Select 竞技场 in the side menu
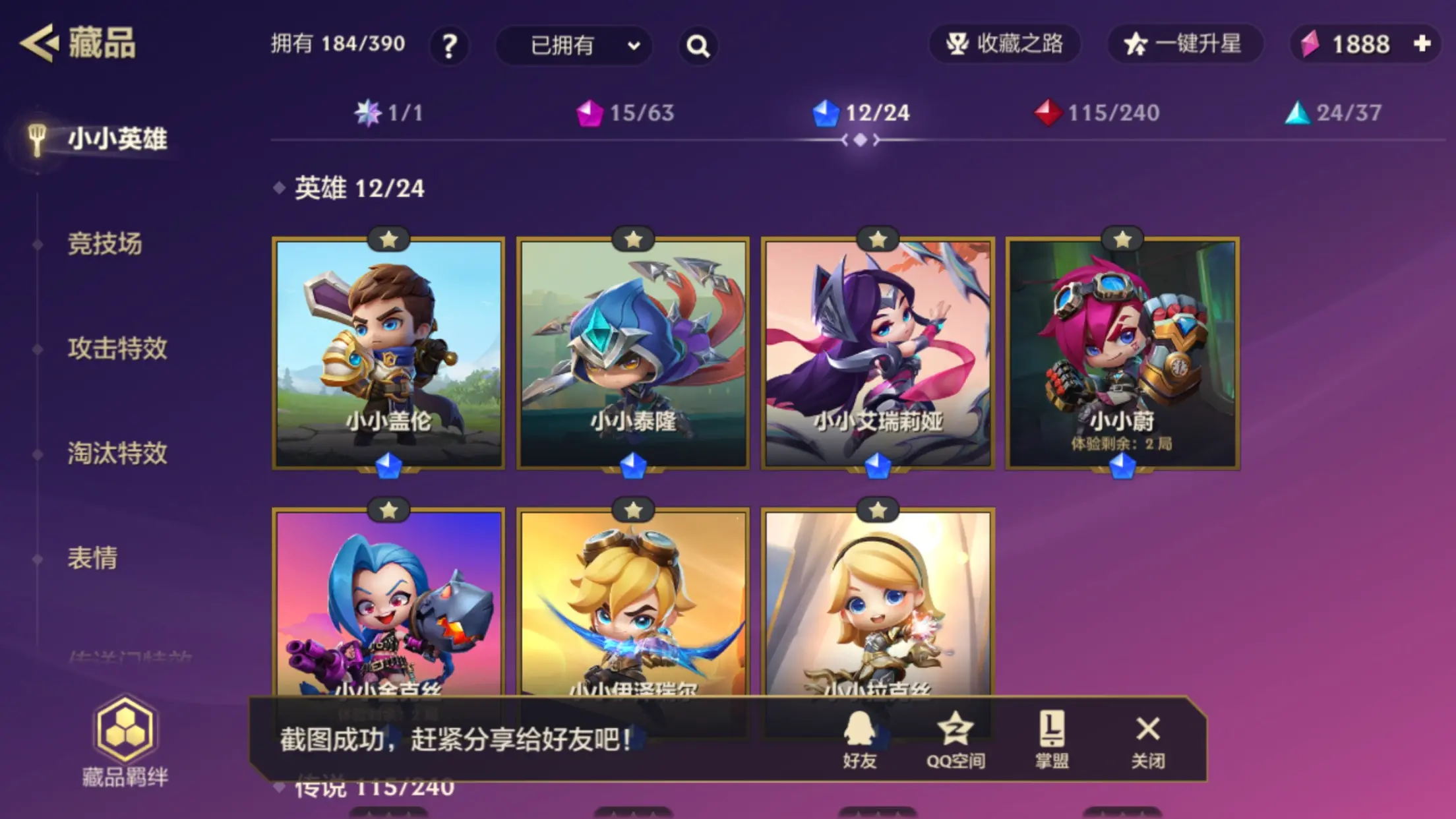This screenshot has height=819, width=1456. 105,244
